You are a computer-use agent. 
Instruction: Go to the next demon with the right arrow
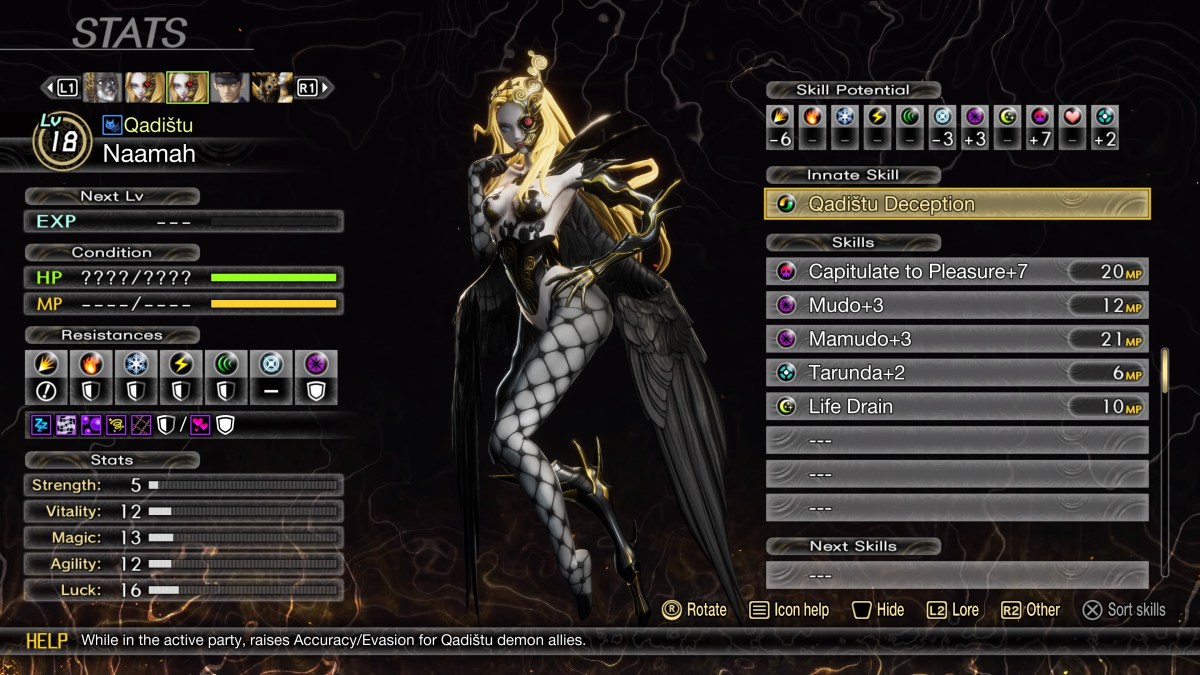pos(327,88)
